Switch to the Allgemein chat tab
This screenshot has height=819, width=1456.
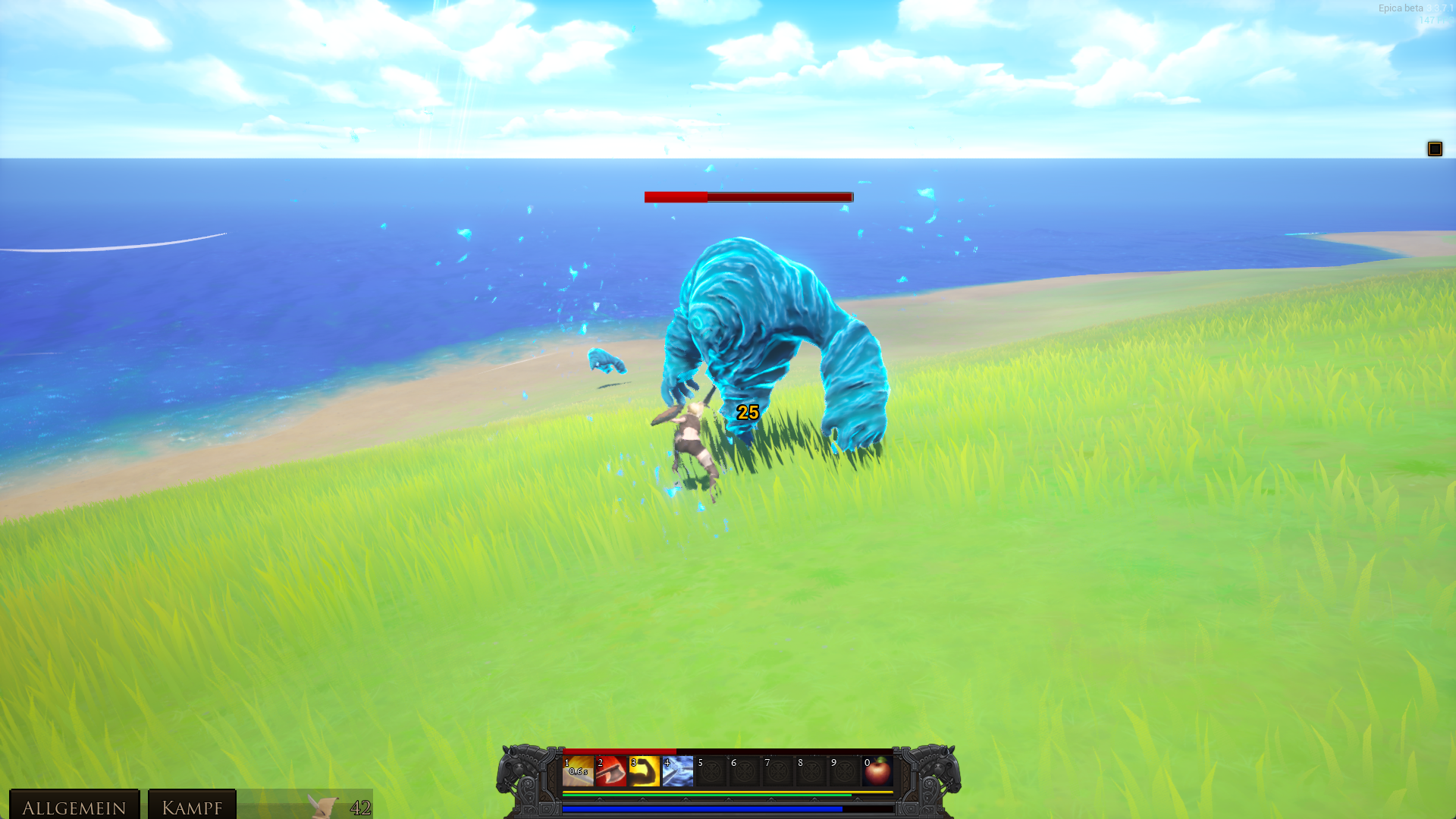74,806
